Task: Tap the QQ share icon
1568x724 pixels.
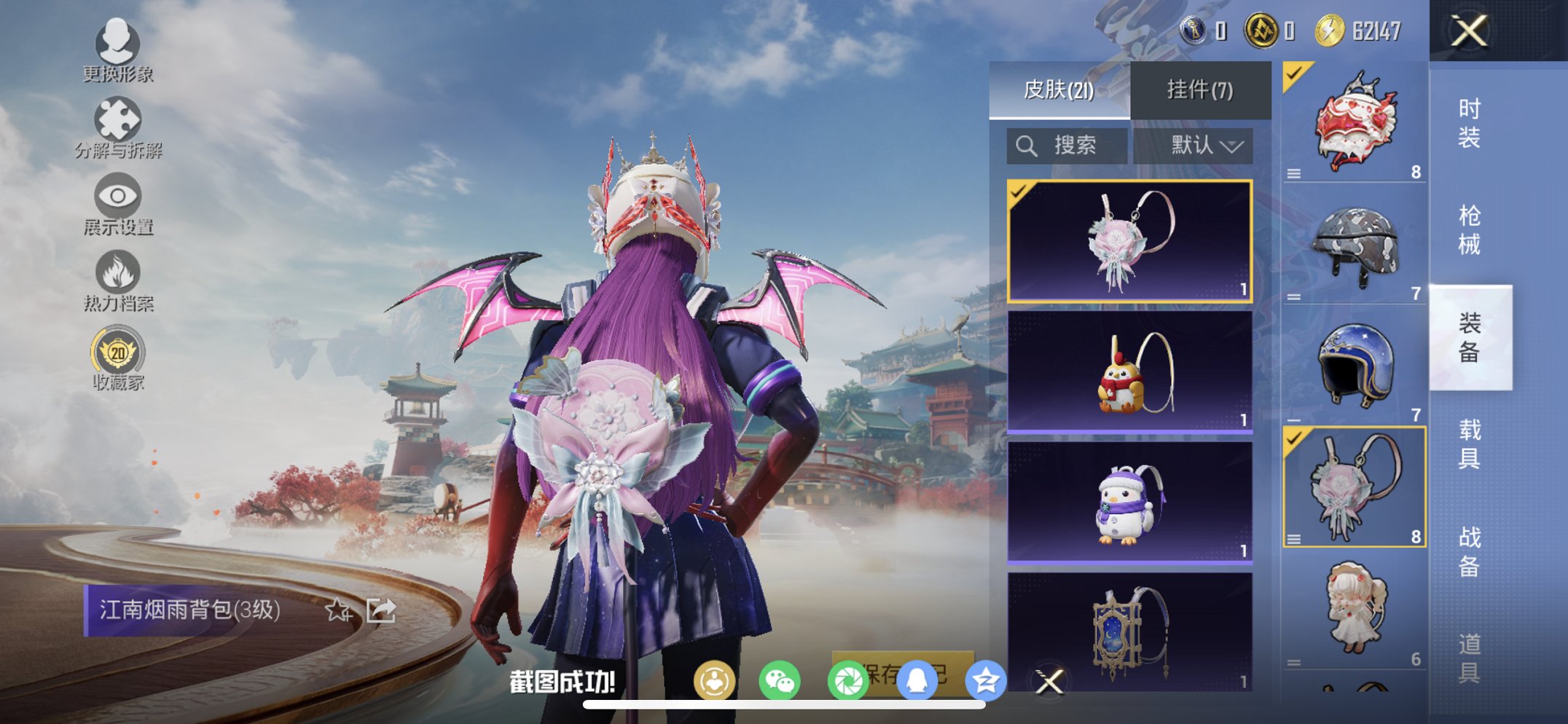Action: [918, 680]
